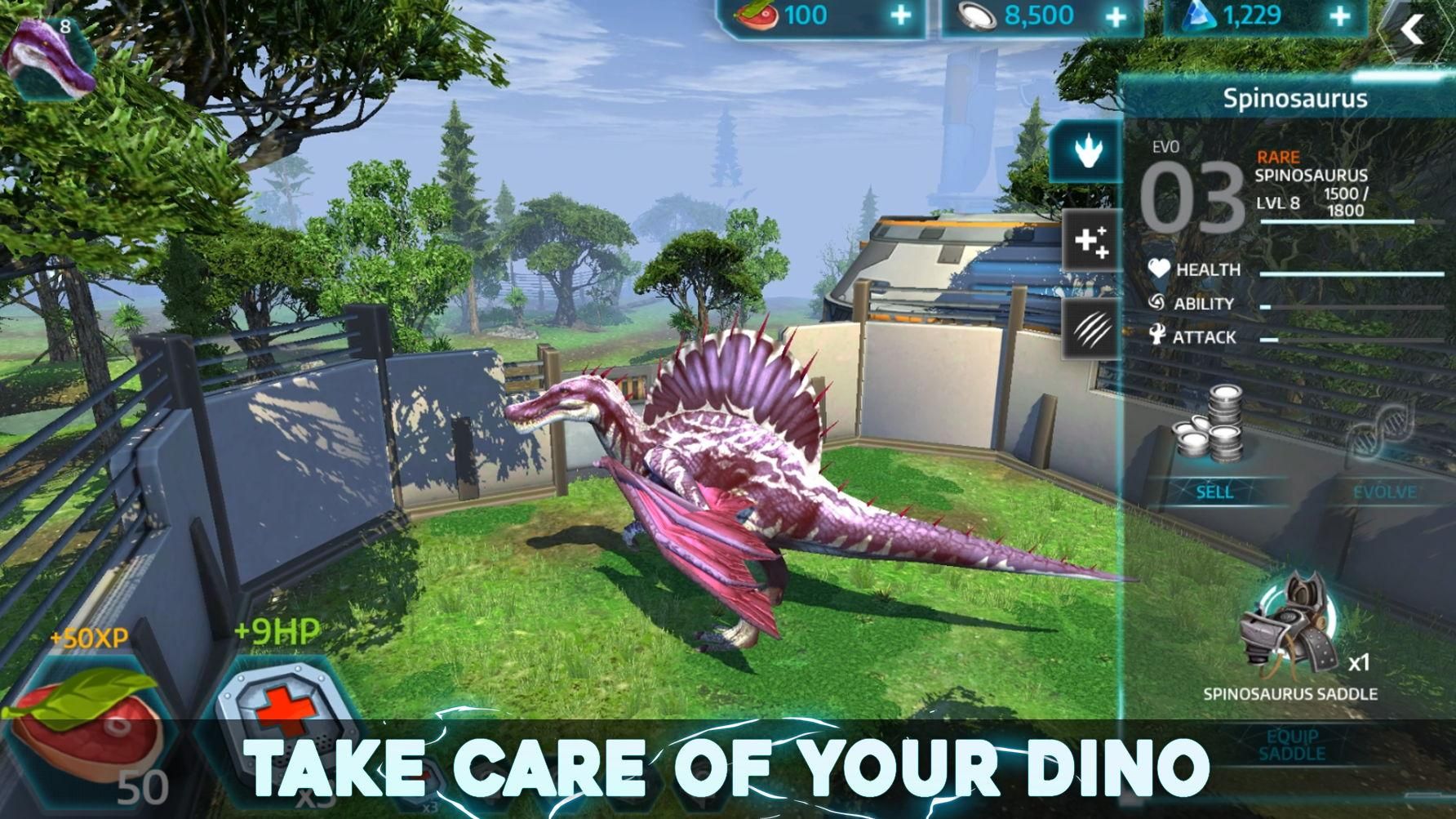Image resolution: width=1456 pixels, height=819 pixels.
Task: Click the Health heart icon
Action: click(x=1158, y=269)
